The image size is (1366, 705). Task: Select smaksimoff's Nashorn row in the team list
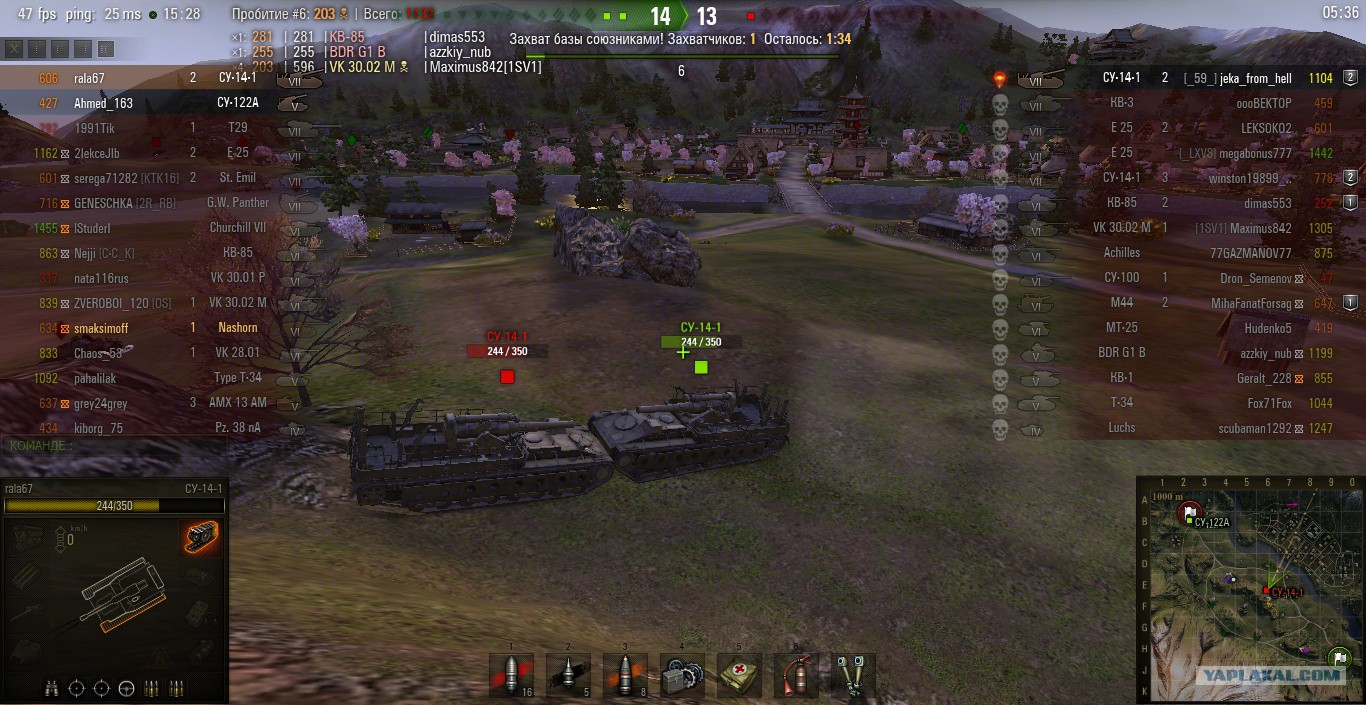(x=100, y=328)
